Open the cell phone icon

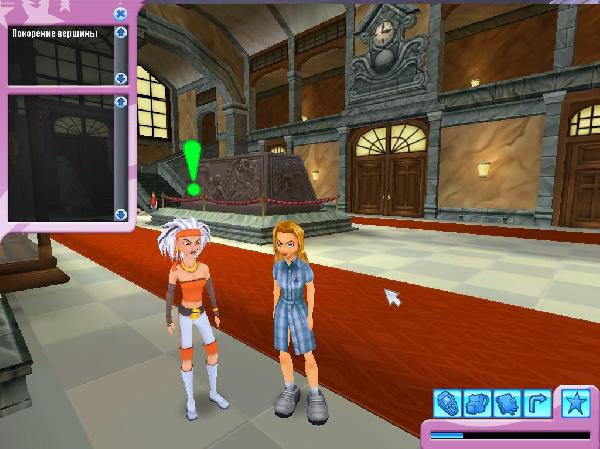point(447,404)
